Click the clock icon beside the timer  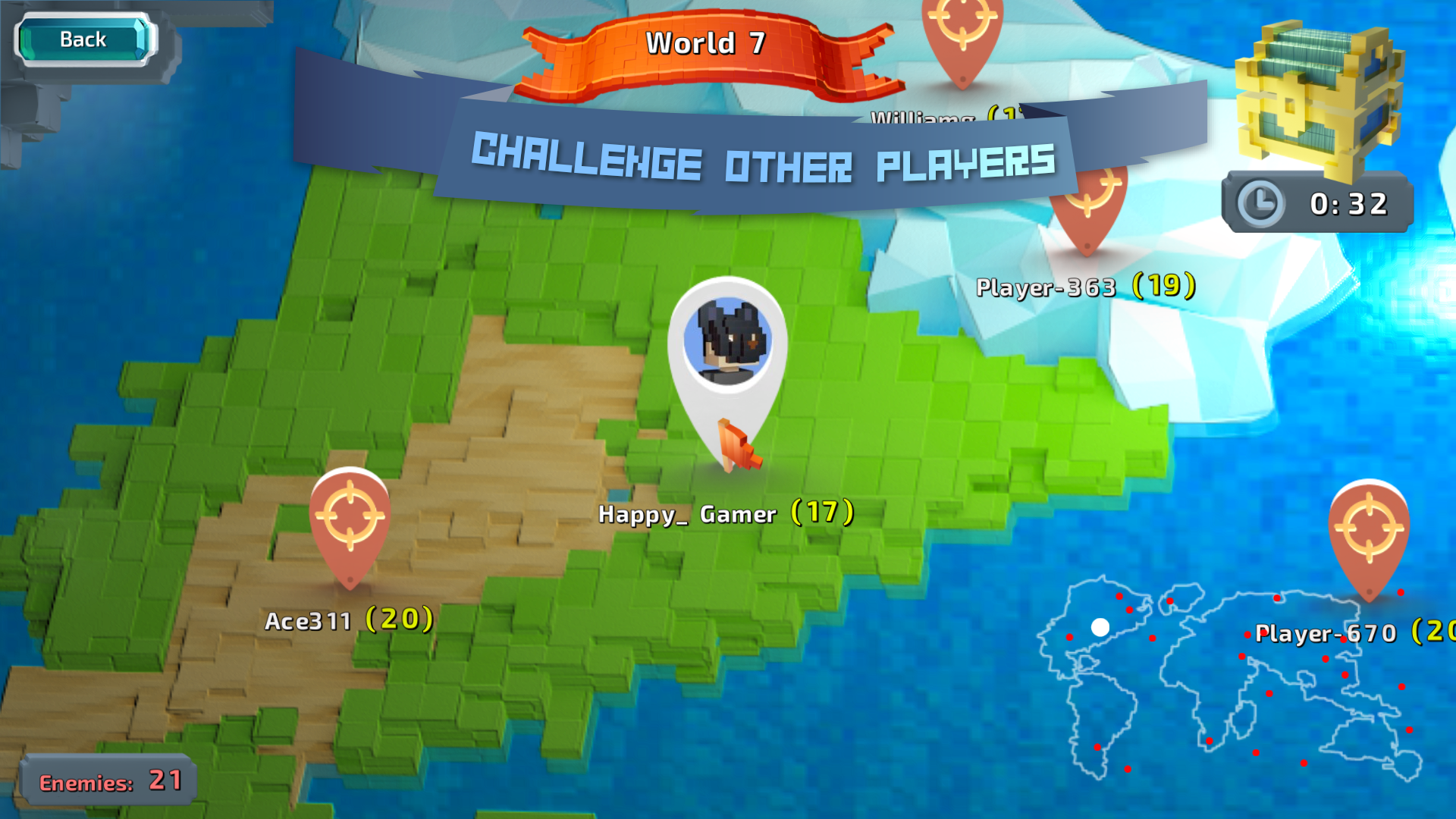[x=1262, y=202]
